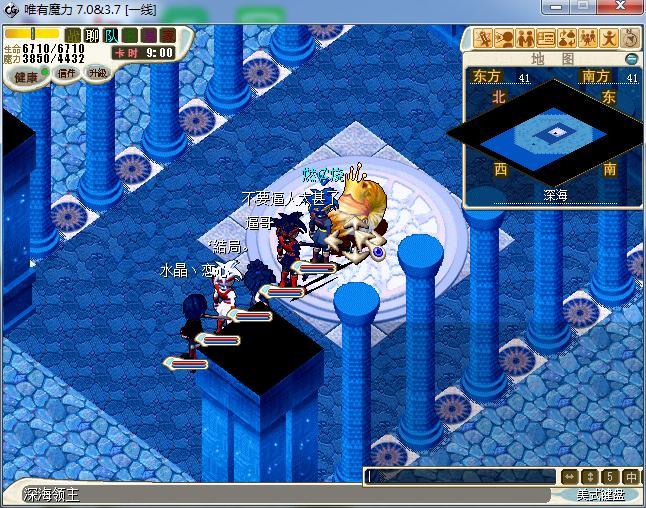The width and height of the screenshot is (646, 508).
Task: Focus the chat text input box
Action: point(460,477)
